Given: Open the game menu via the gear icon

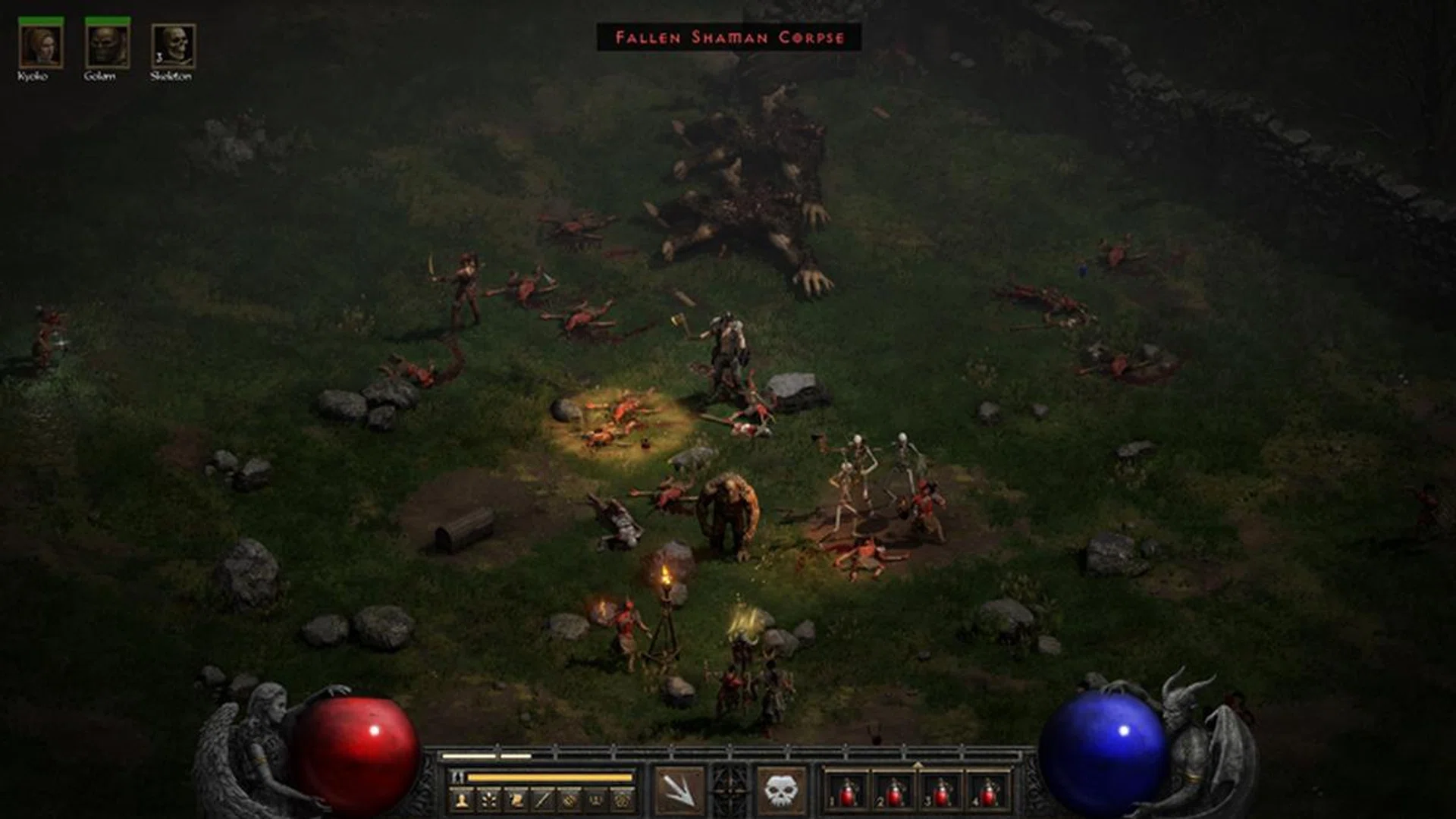Looking at the screenshot, I should point(623,799).
